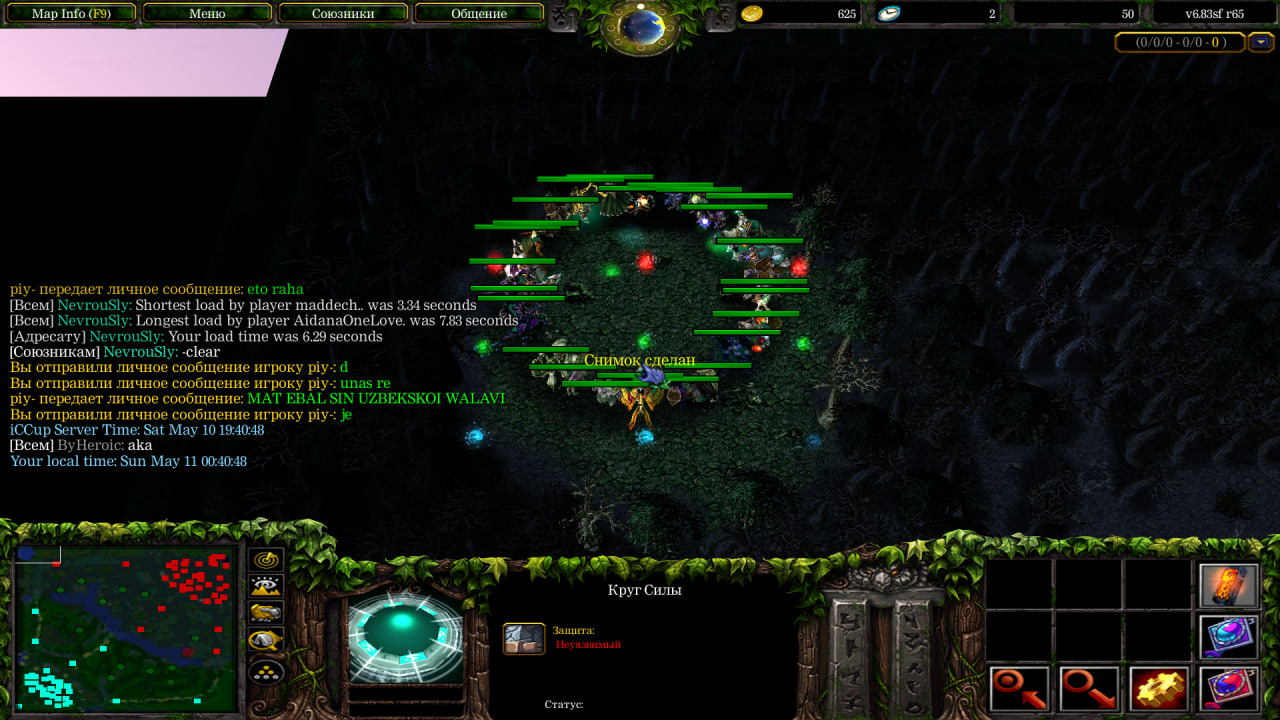1280x720 pixels.
Task: Click the red circle with up-left arrow
Action: click(x=1020, y=689)
